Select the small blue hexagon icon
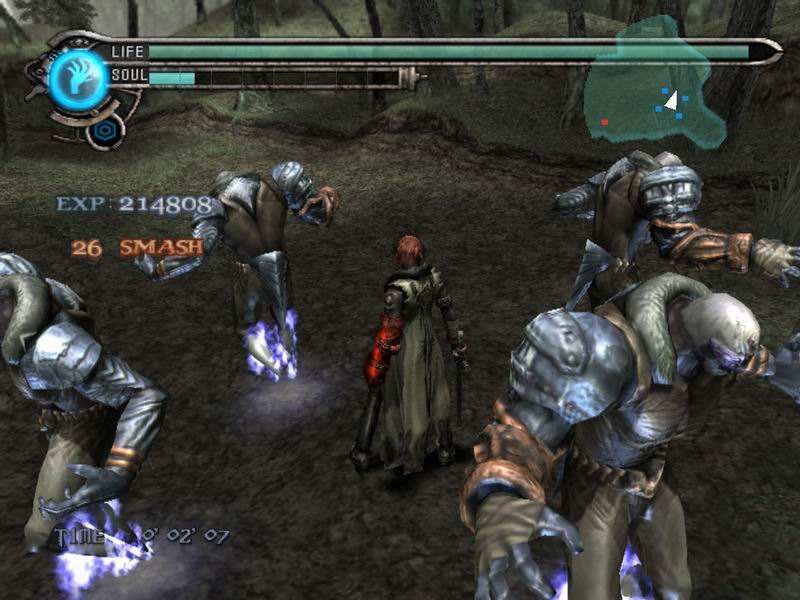The width and height of the screenshot is (800, 600). click(x=103, y=131)
